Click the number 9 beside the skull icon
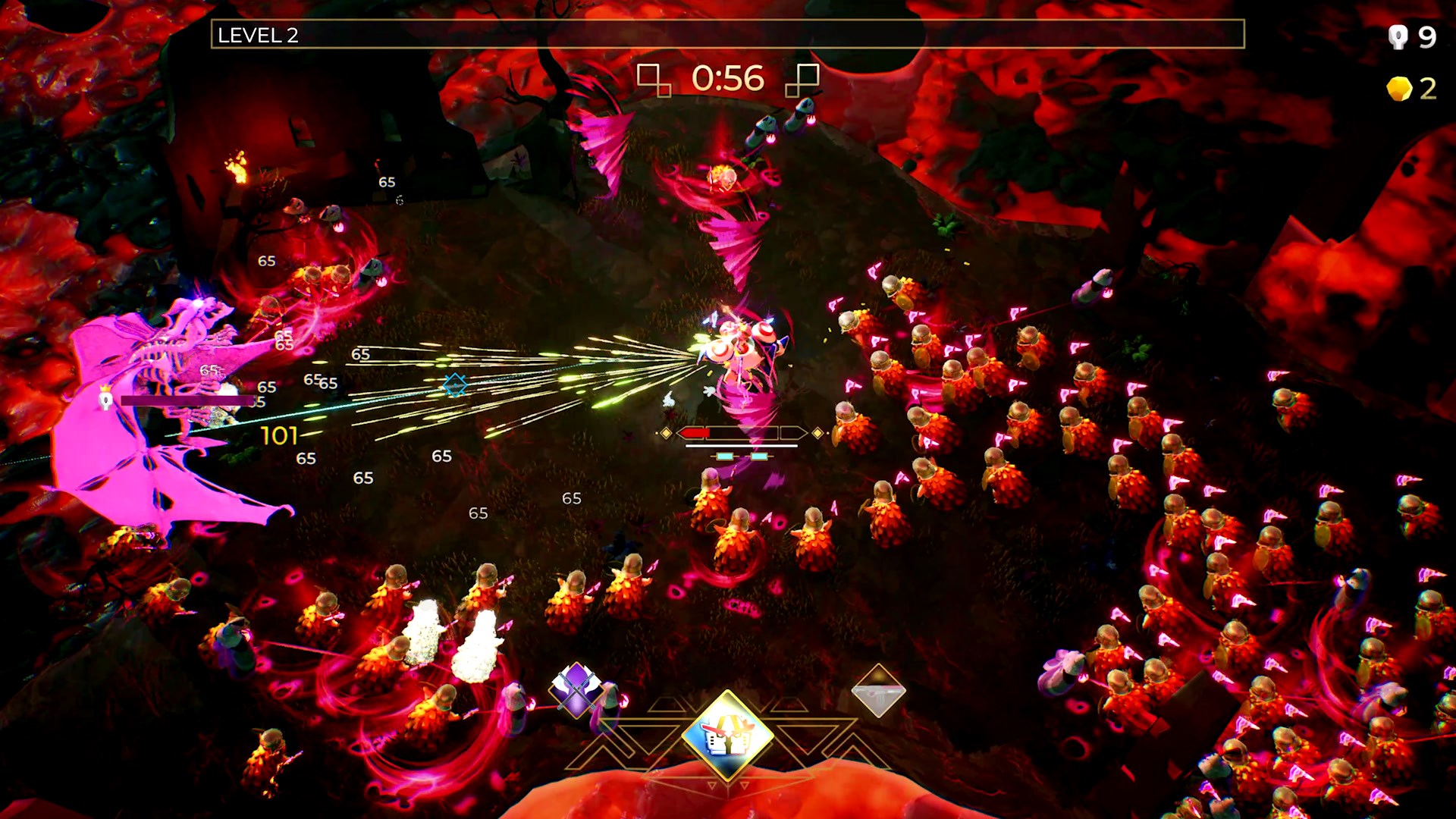 click(x=1429, y=36)
